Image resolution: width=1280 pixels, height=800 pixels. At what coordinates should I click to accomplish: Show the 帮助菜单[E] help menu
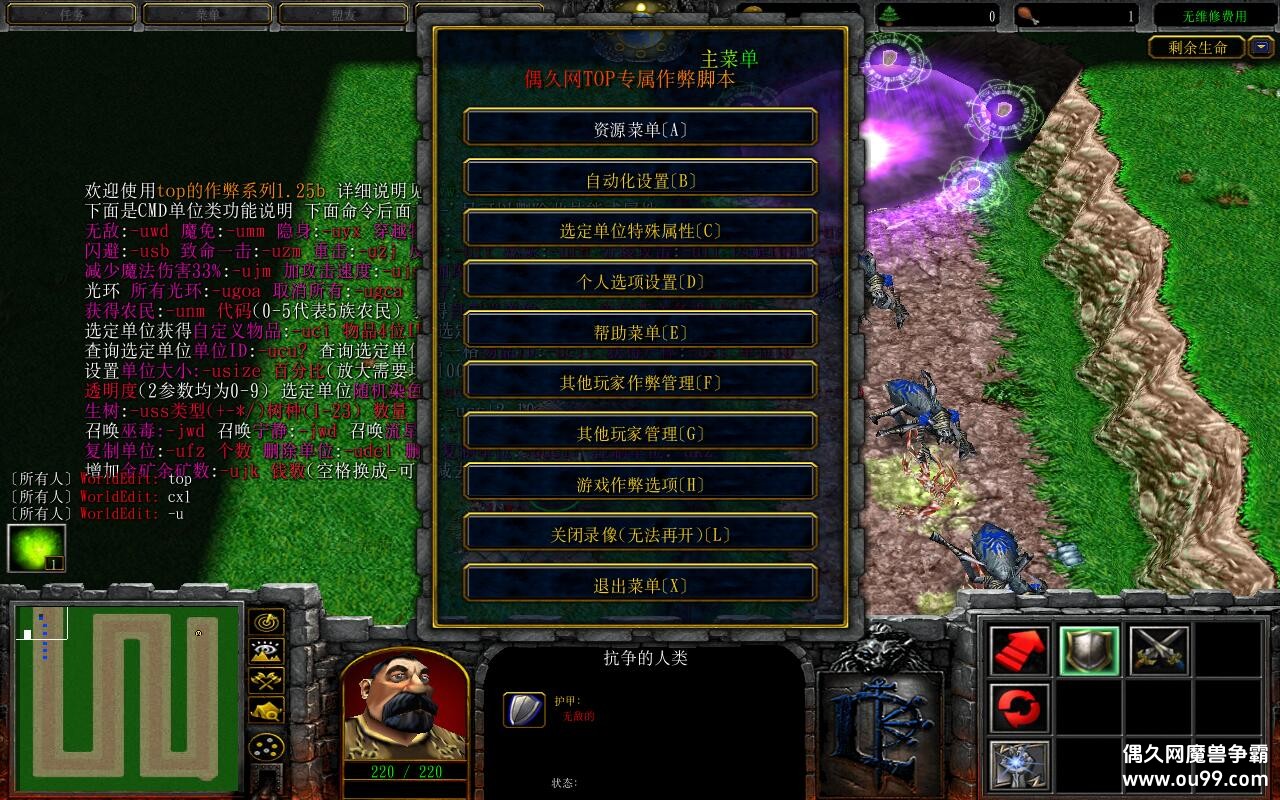coord(640,332)
